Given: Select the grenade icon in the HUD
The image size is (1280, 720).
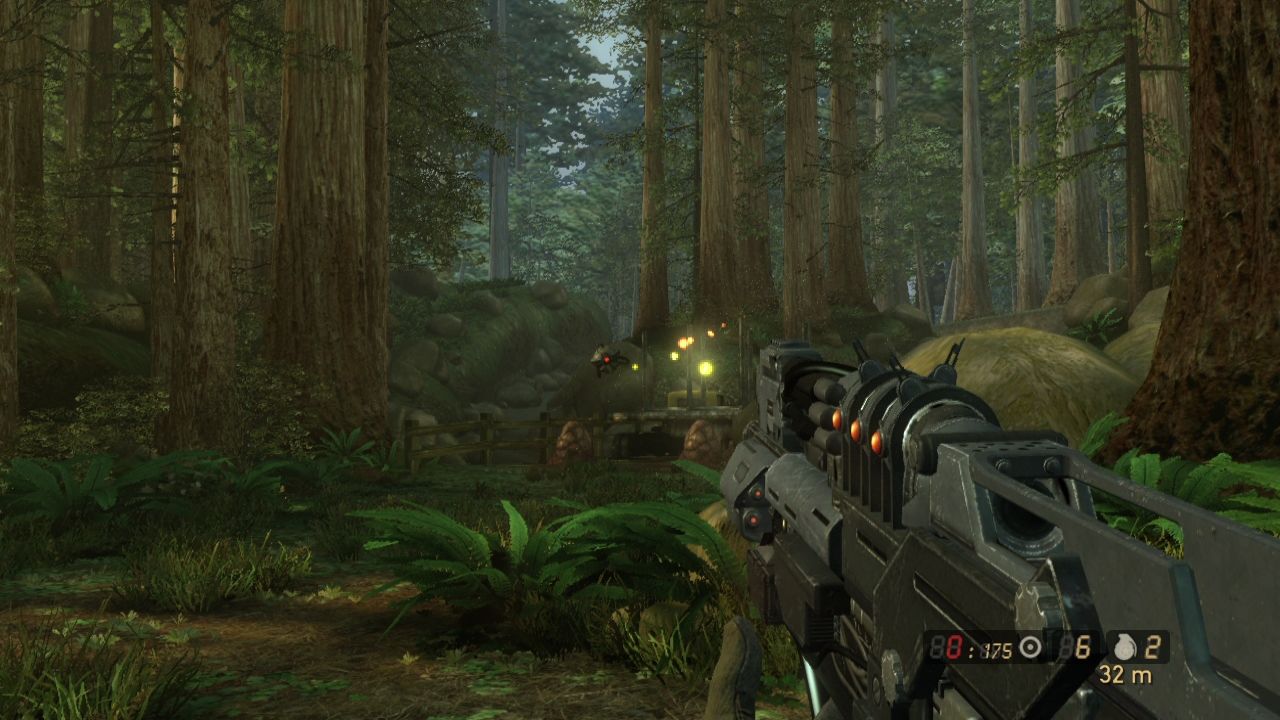Looking at the screenshot, I should pos(1123,648).
